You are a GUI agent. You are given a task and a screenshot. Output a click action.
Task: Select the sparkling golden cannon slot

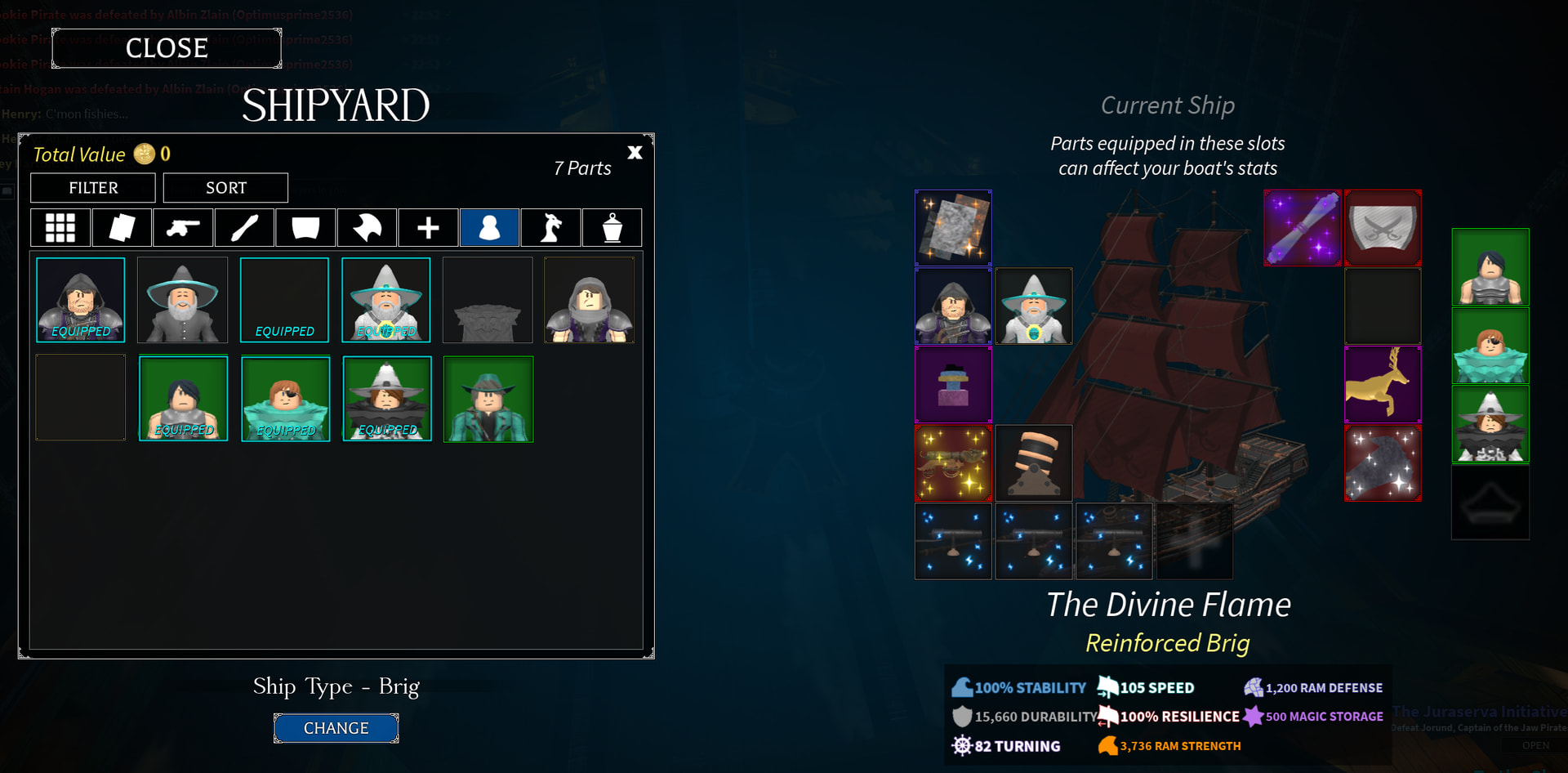[x=953, y=462]
